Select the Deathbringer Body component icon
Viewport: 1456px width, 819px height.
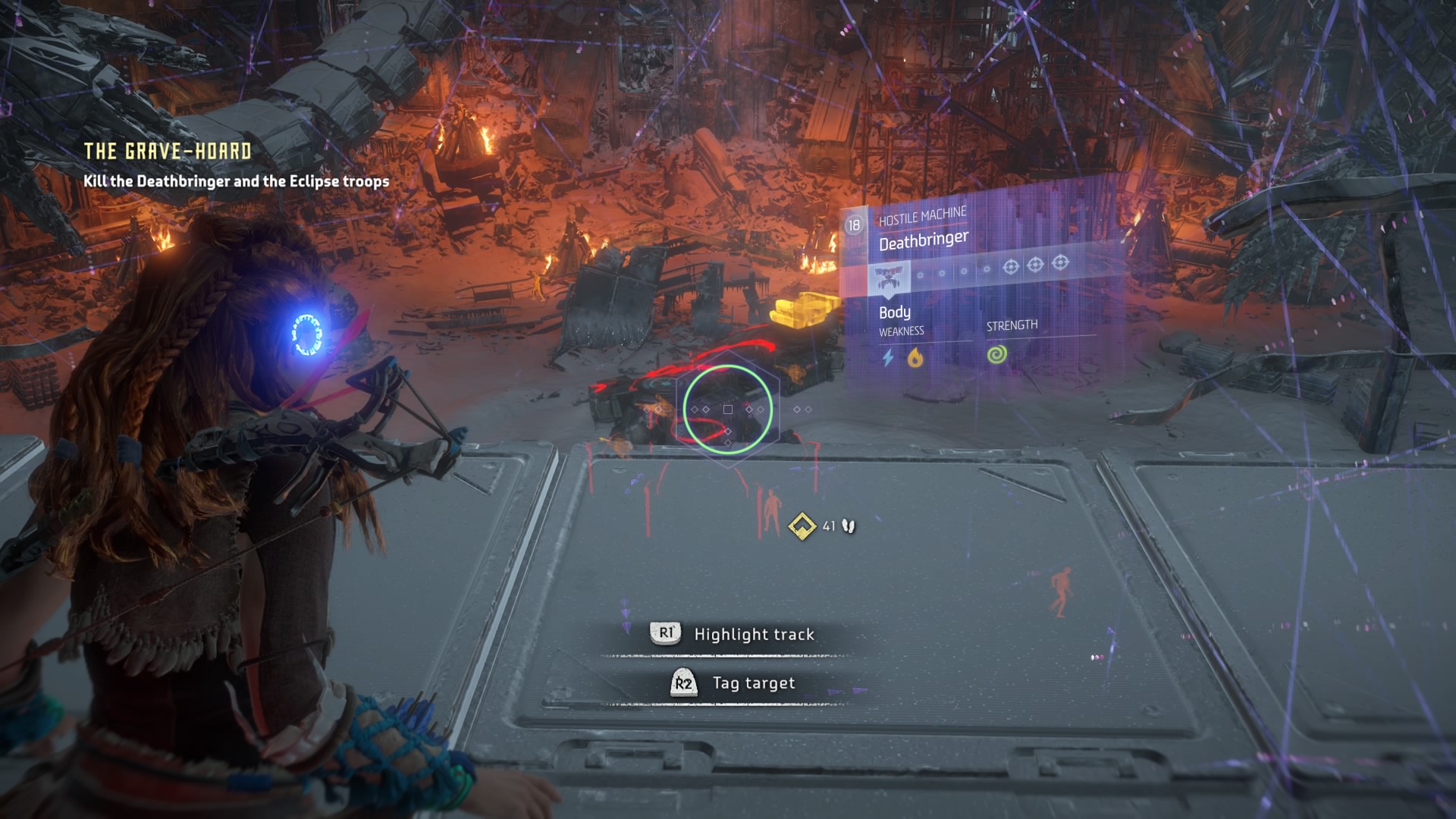[888, 278]
